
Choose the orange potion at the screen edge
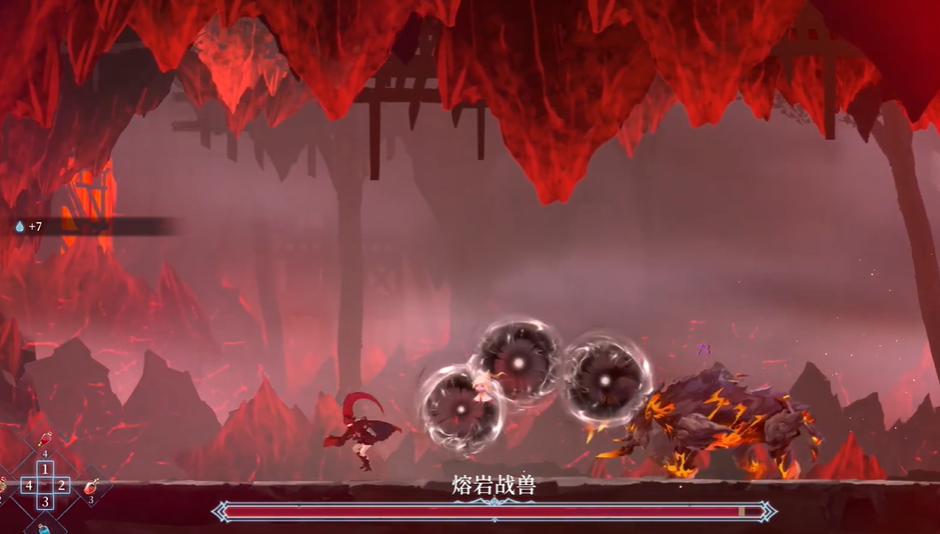(x=3, y=486)
